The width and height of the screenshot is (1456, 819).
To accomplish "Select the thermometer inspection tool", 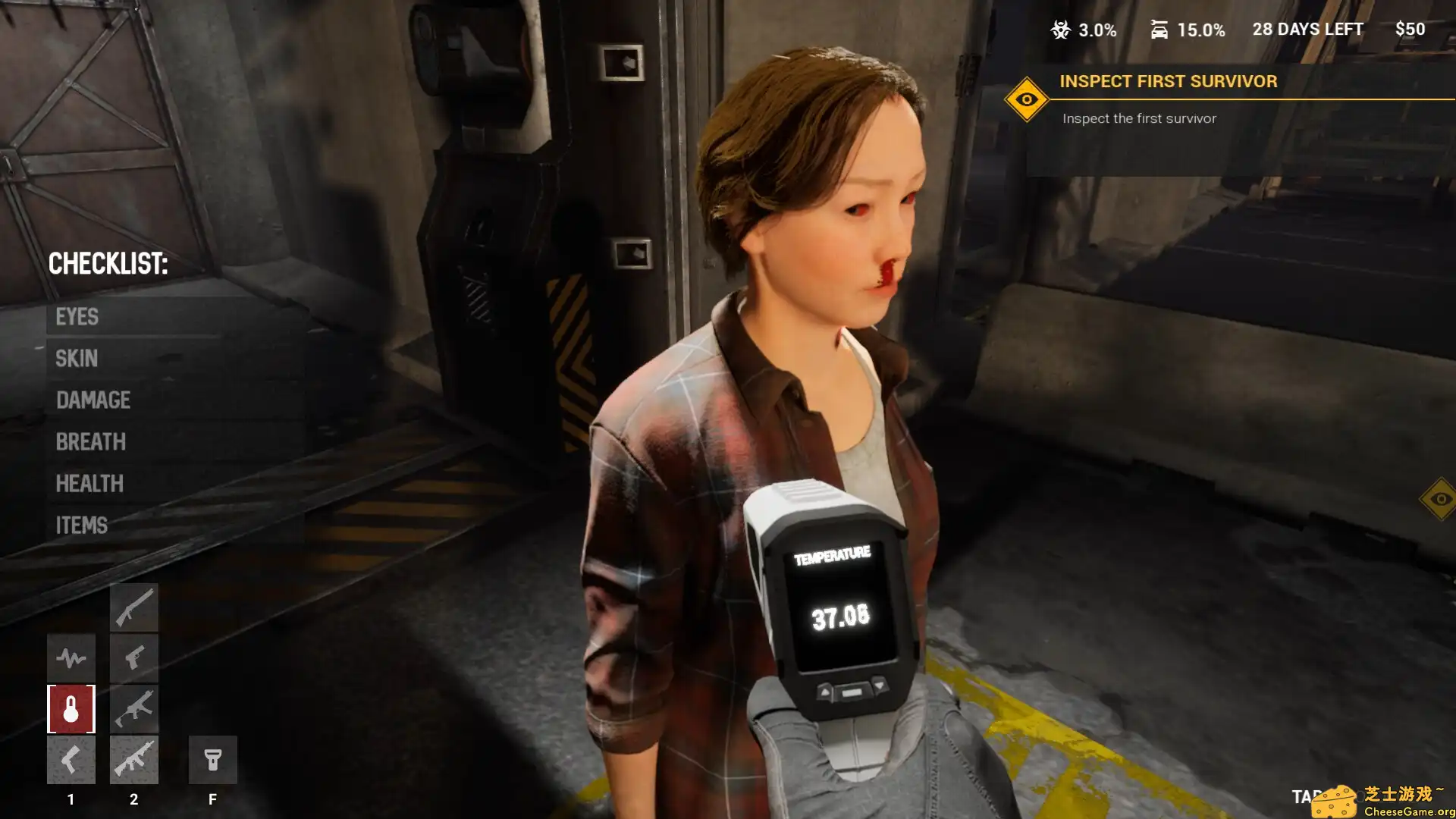I will (71, 708).
